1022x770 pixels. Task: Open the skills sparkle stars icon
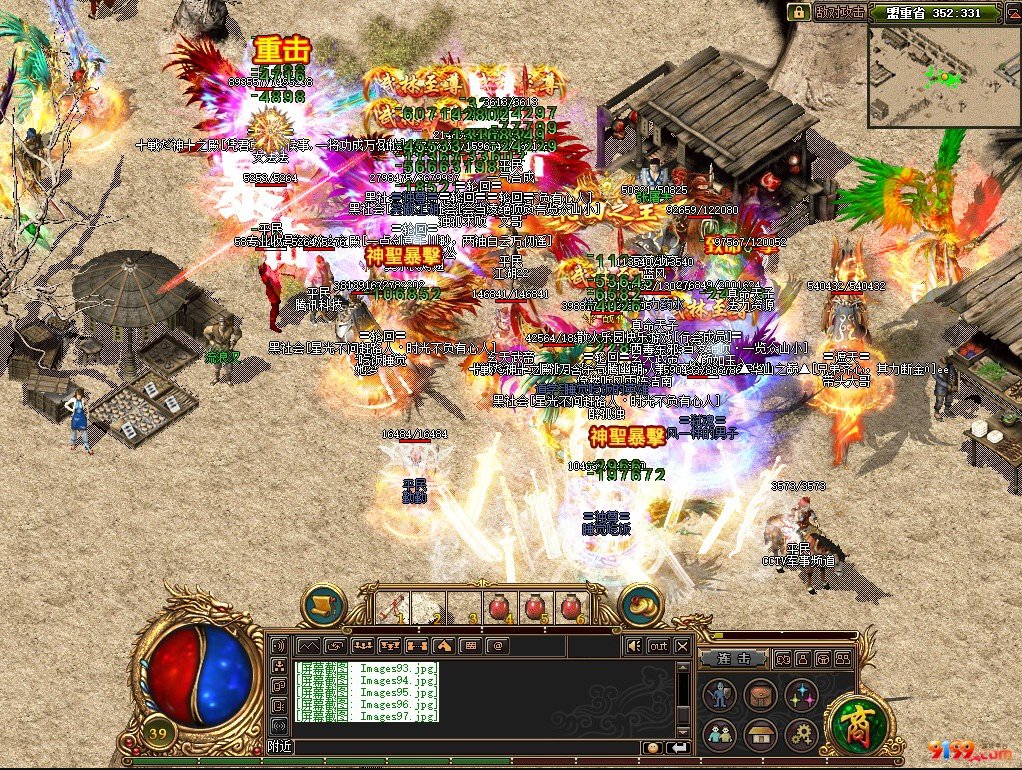[801, 694]
